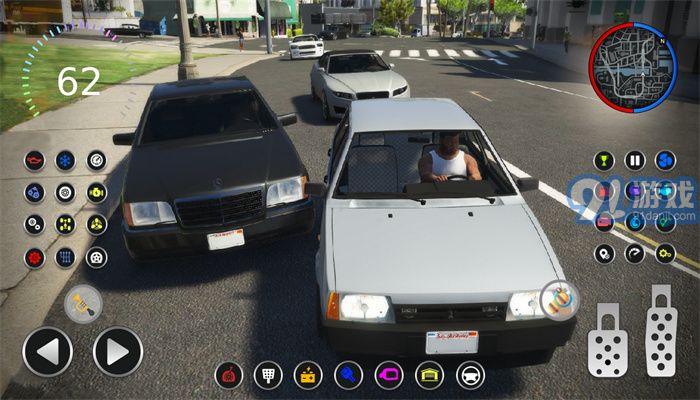Tap the brake pedal
The width and height of the screenshot is (700, 400).
[x=608, y=338]
